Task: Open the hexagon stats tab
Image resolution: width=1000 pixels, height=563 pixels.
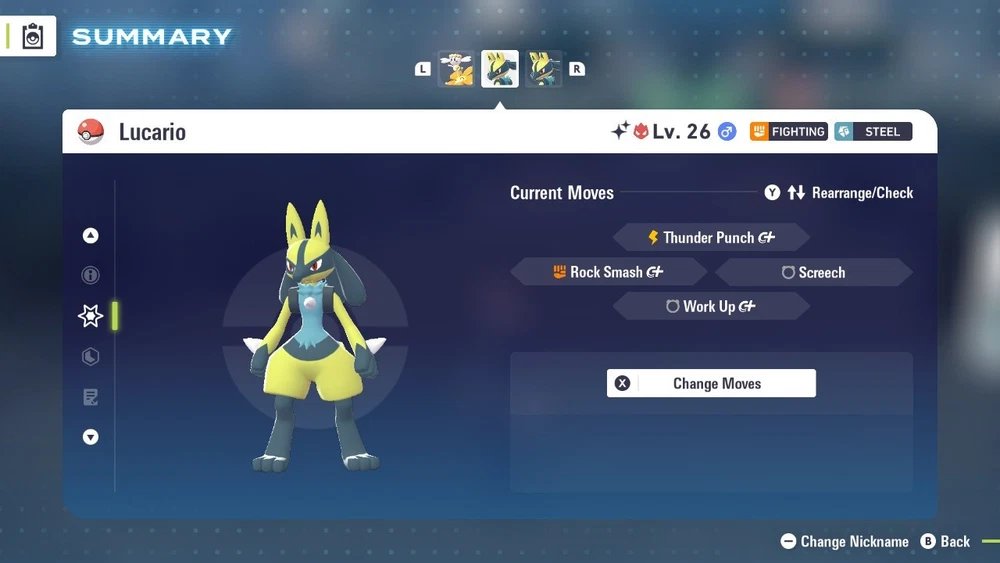Action: [91, 356]
